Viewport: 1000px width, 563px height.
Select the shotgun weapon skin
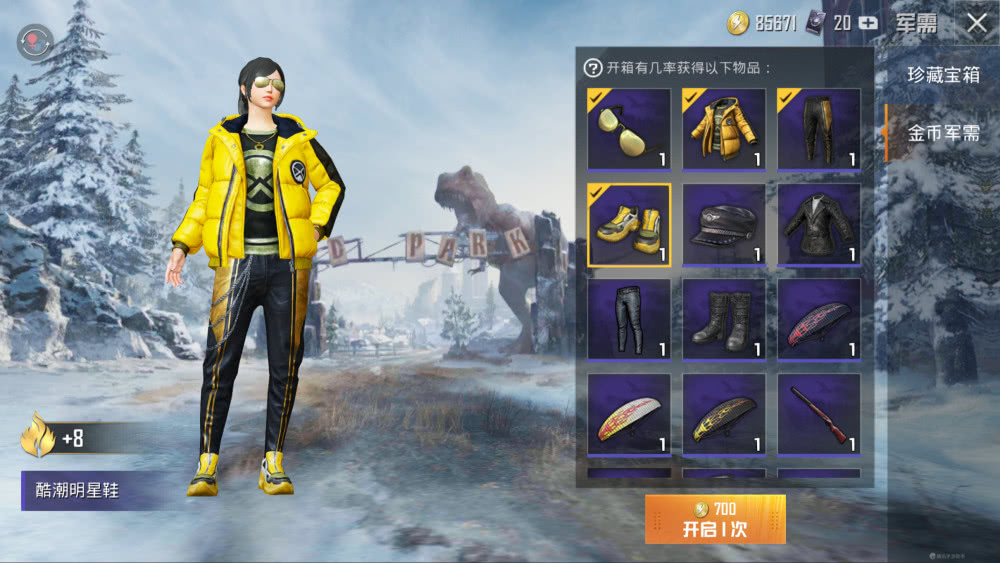[x=819, y=414]
